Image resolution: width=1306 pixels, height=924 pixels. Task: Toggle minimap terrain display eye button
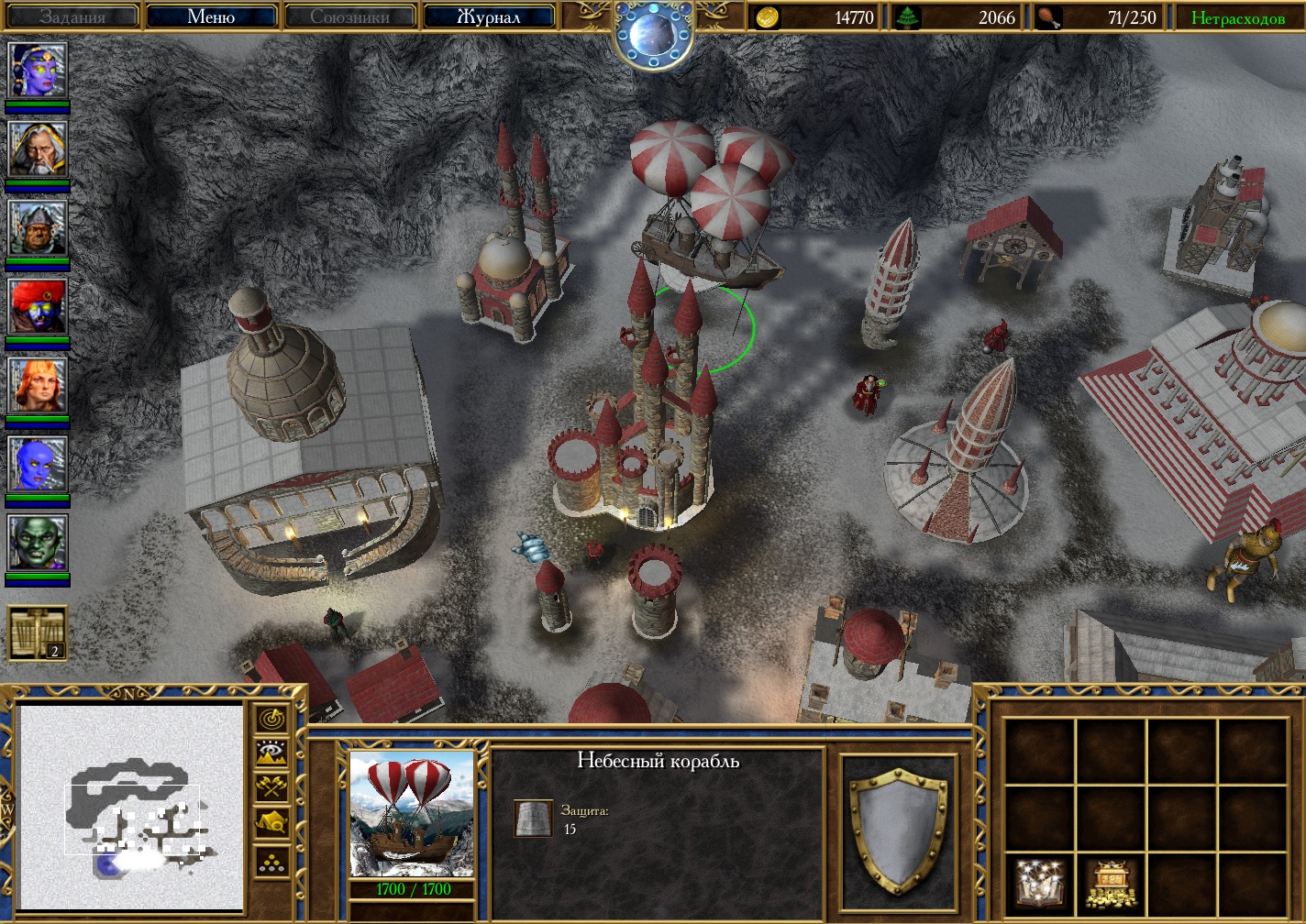click(272, 754)
